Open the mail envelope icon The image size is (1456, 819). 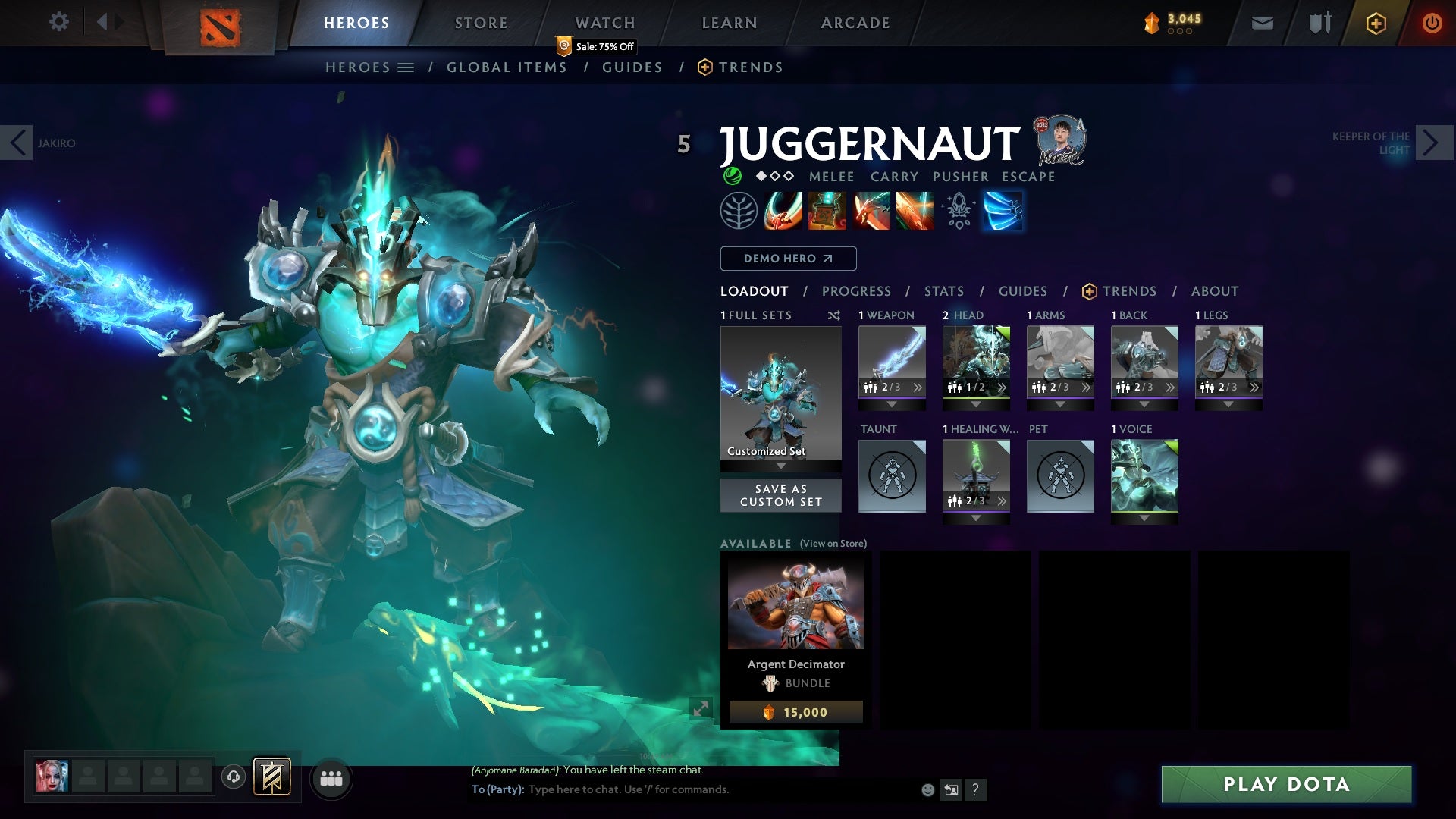pyautogui.click(x=1261, y=22)
